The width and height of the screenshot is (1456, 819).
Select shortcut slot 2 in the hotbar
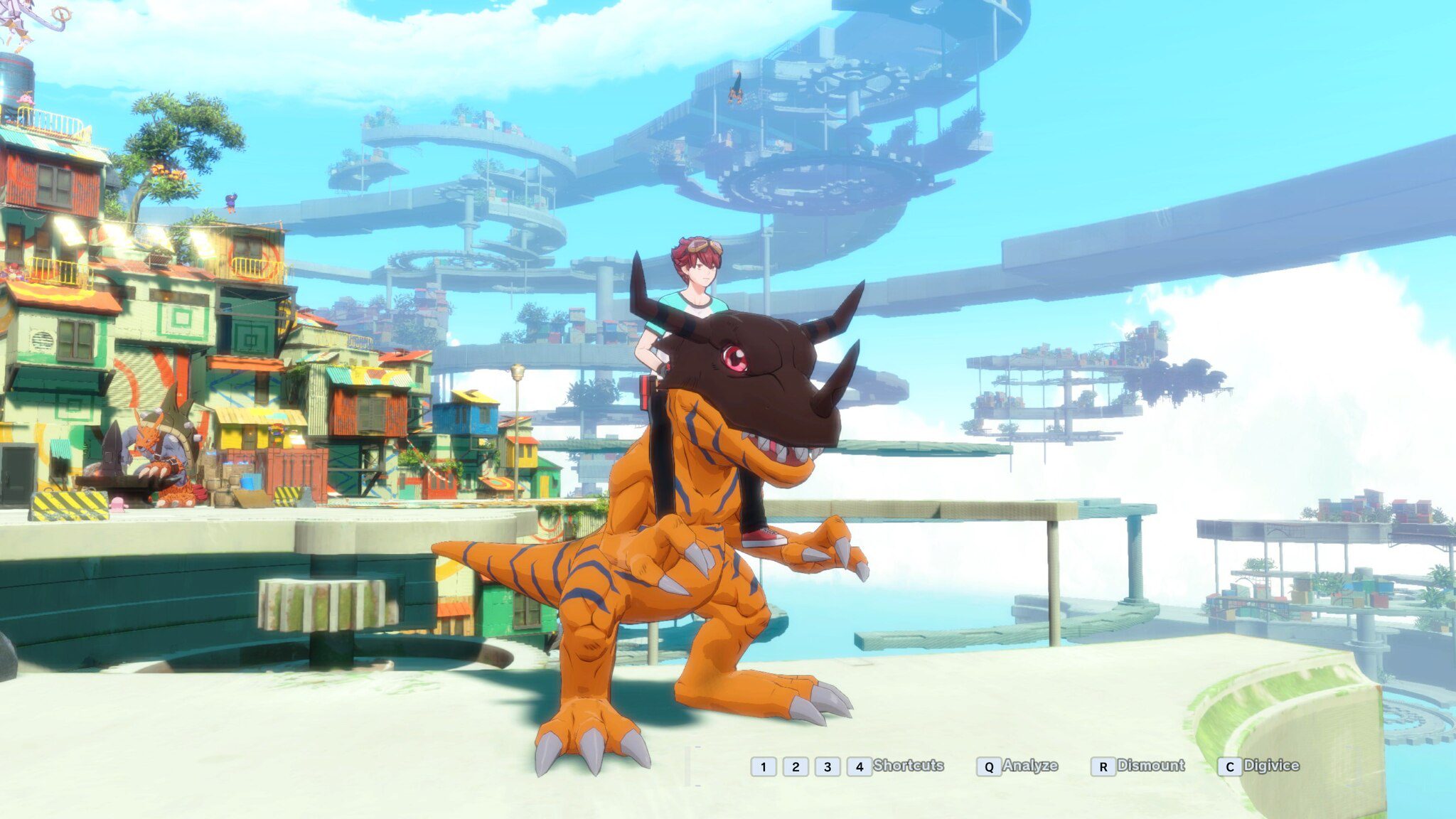tap(796, 766)
